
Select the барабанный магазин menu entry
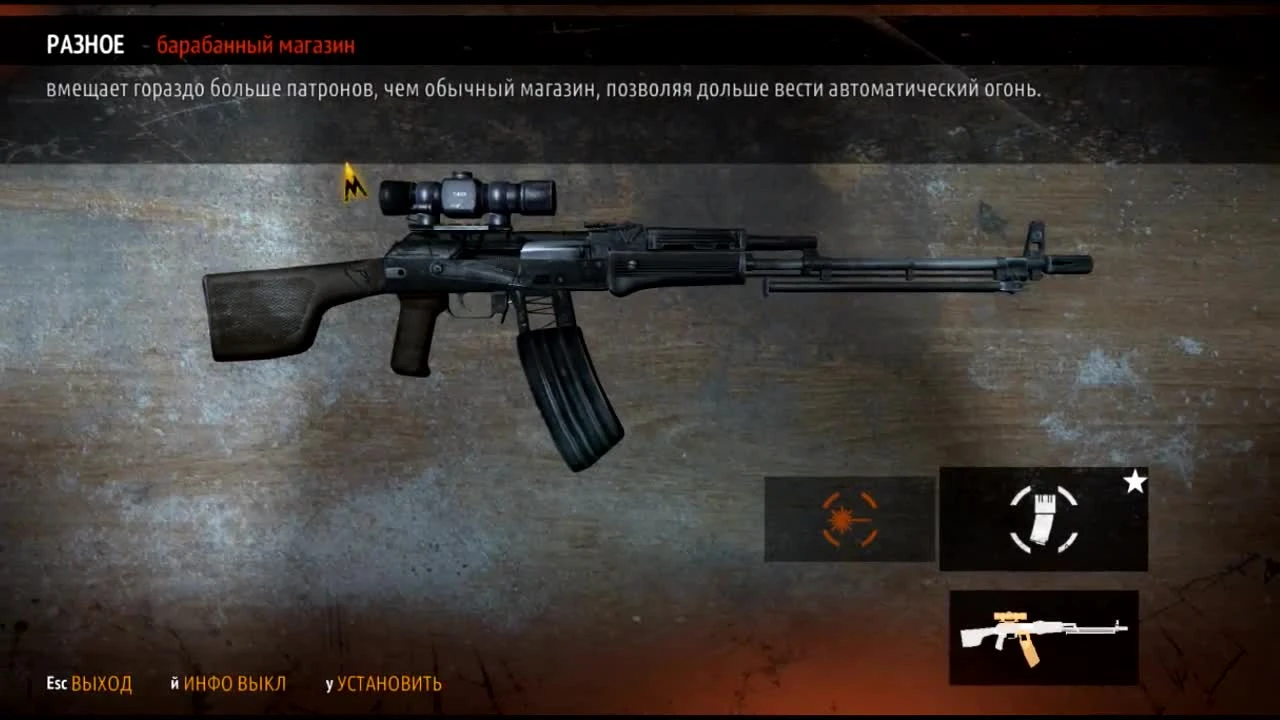coord(254,45)
